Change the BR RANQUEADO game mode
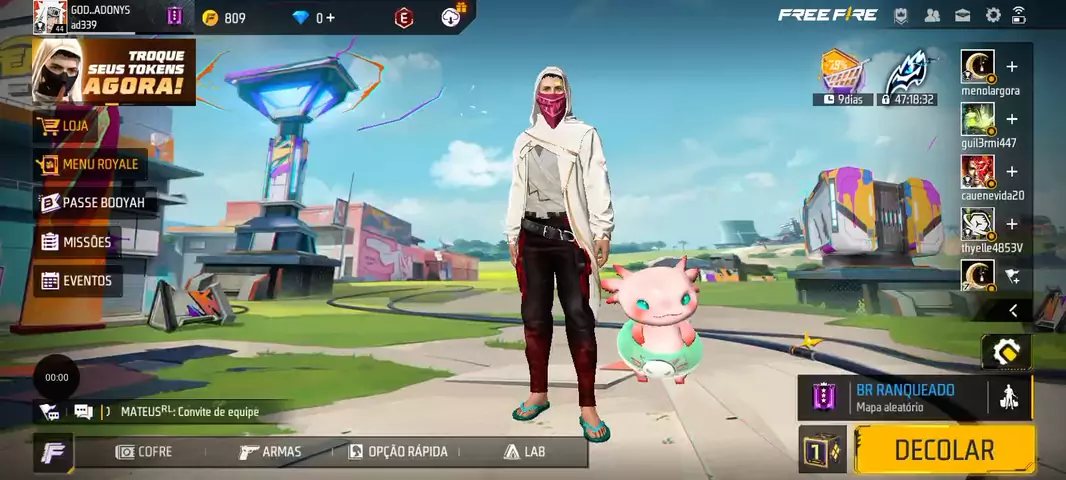 [x=904, y=397]
